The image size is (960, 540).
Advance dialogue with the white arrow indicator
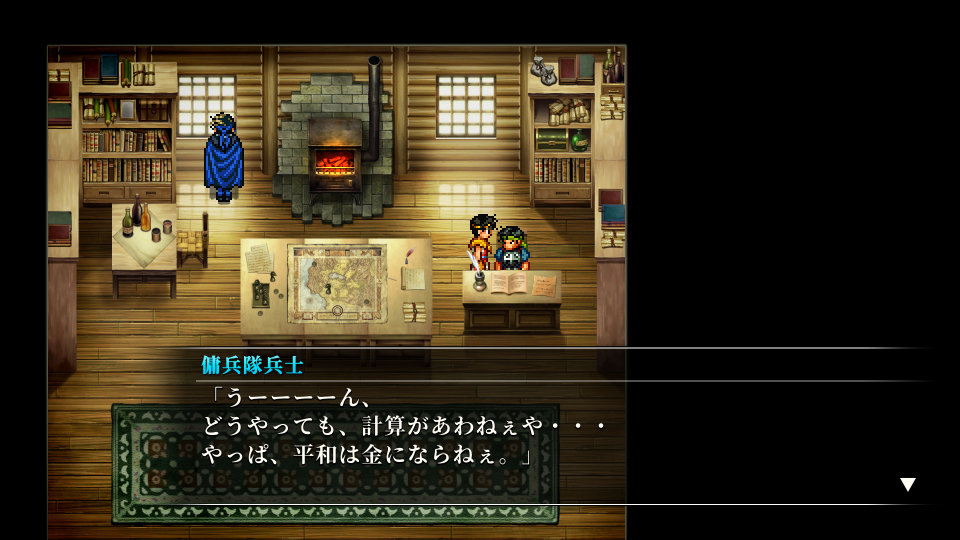[907, 485]
